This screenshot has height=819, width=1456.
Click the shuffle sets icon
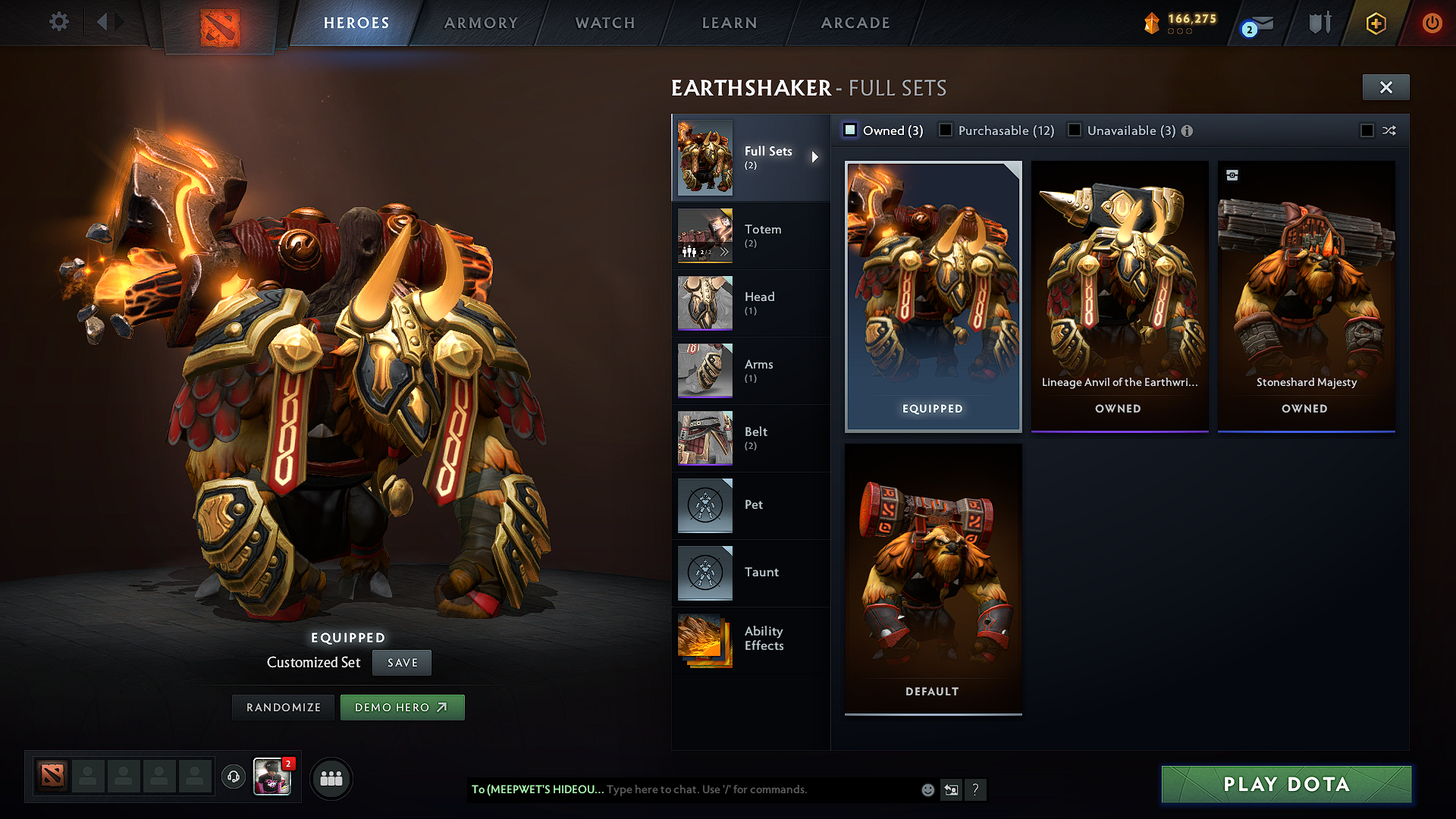pos(1389,130)
